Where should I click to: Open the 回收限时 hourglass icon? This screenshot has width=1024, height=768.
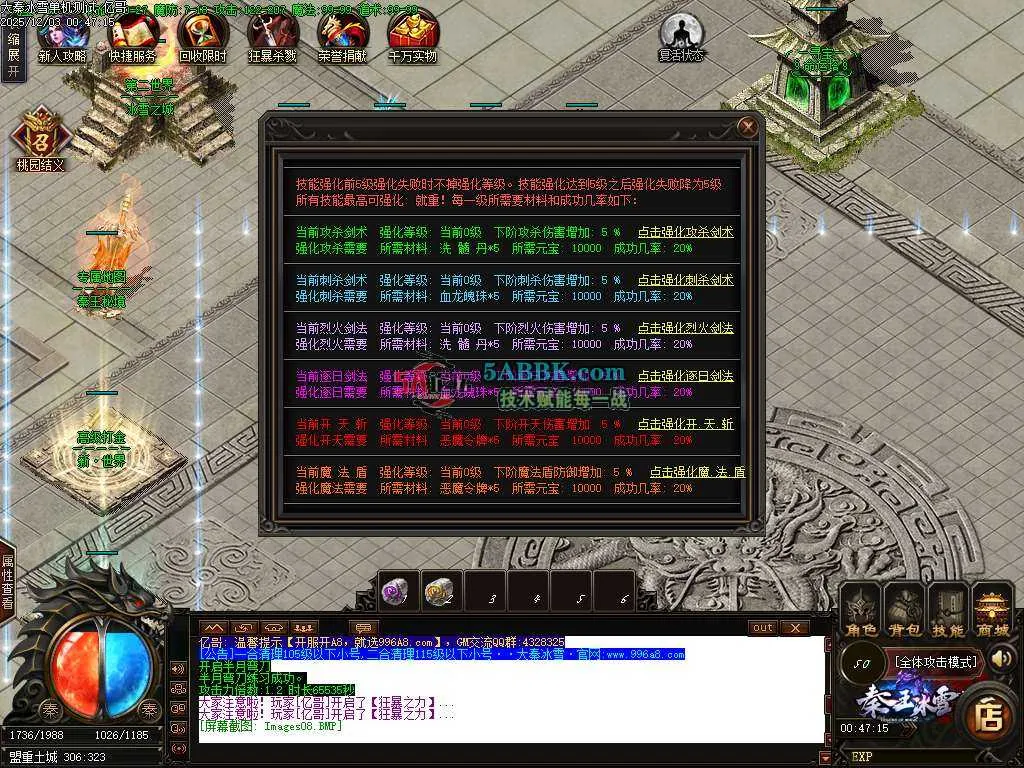201,35
